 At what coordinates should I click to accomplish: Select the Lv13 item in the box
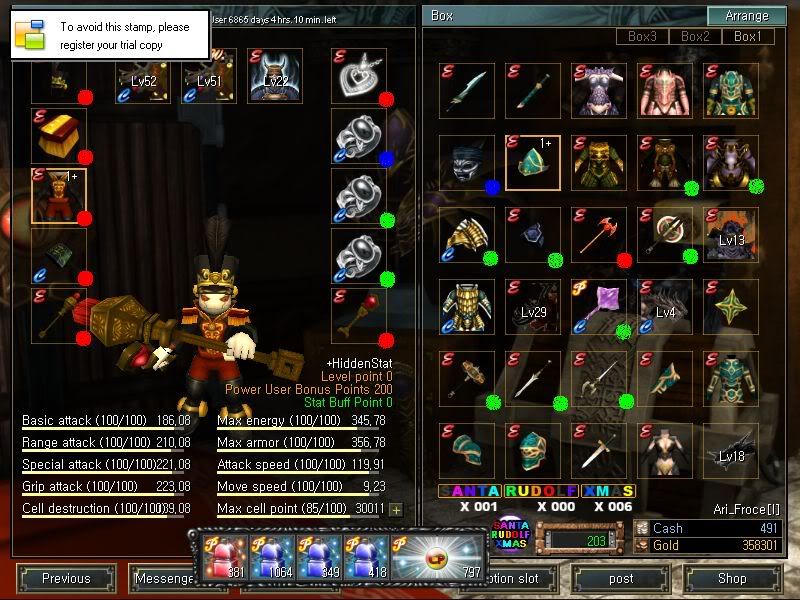pos(731,235)
